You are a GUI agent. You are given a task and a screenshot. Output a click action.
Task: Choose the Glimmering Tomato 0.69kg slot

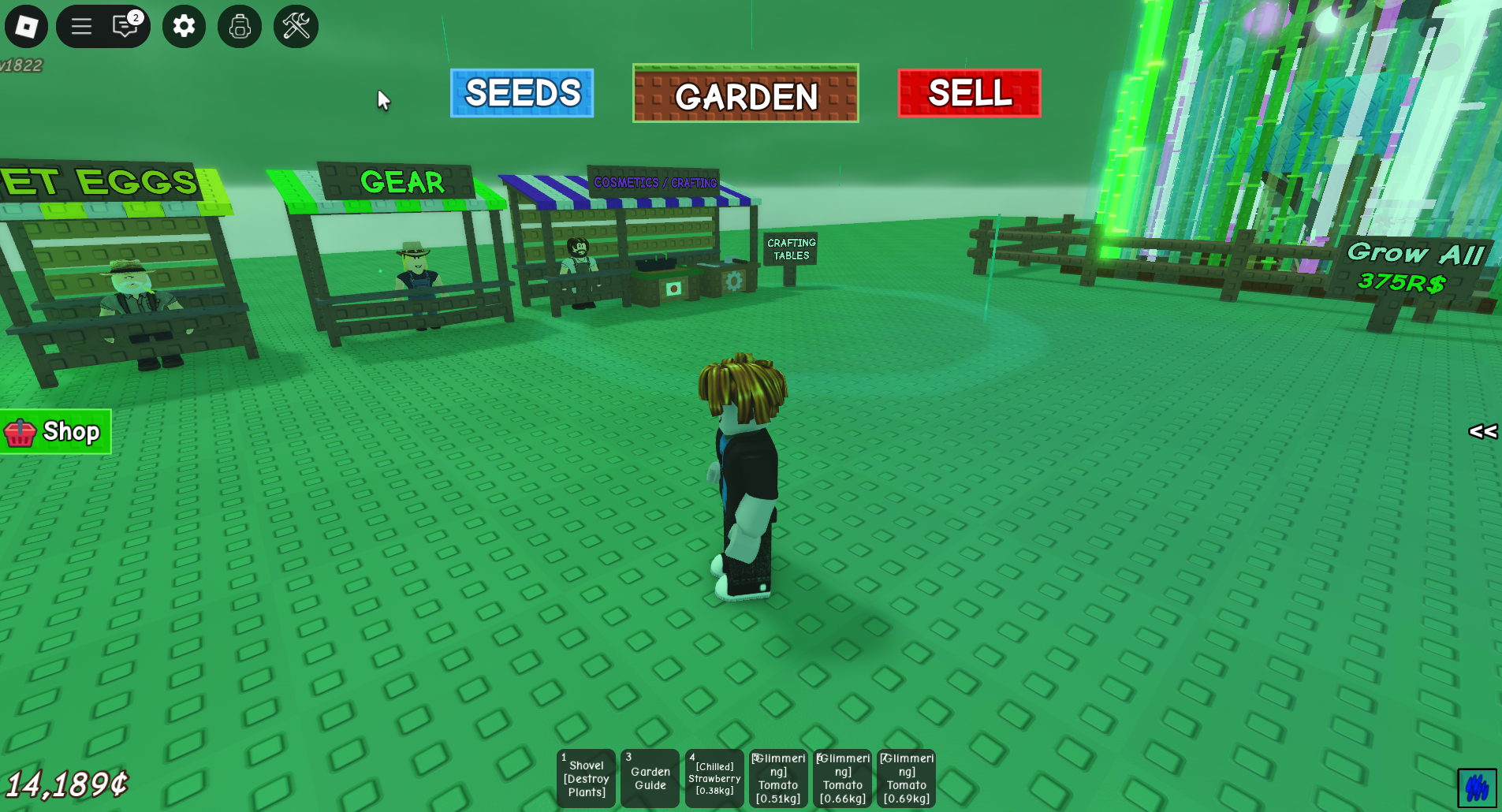tap(906, 778)
